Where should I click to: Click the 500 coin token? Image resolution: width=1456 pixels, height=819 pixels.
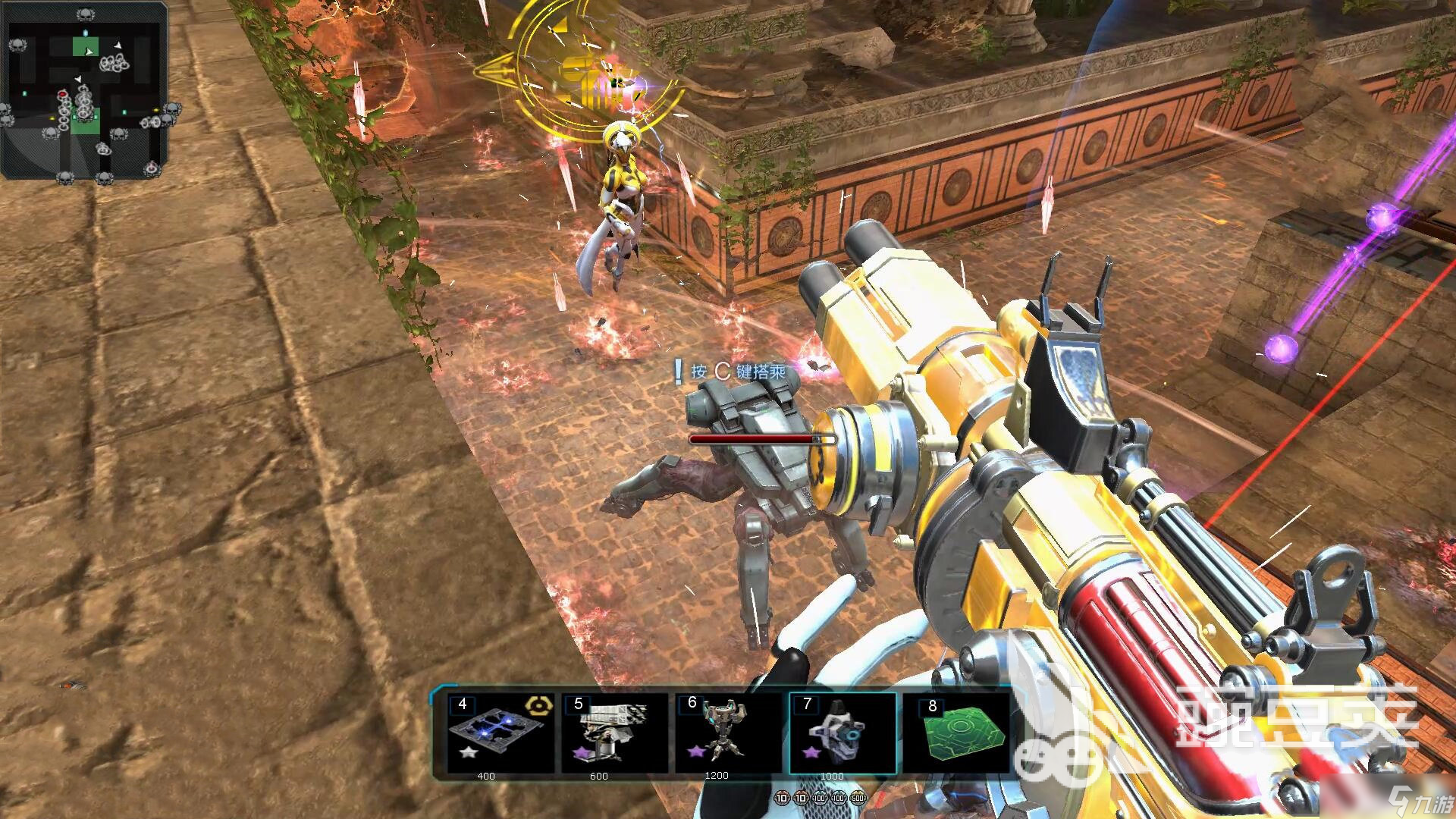tap(858, 799)
